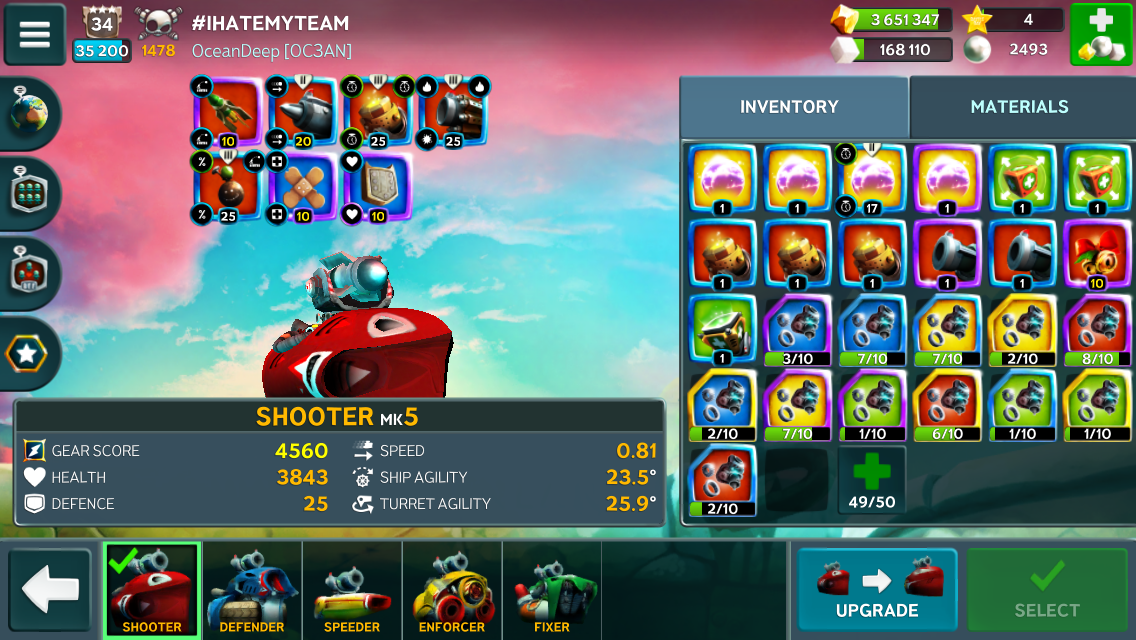Screen dimensions: 1136x640
Task: Open the Inventory tab
Action: tap(789, 107)
